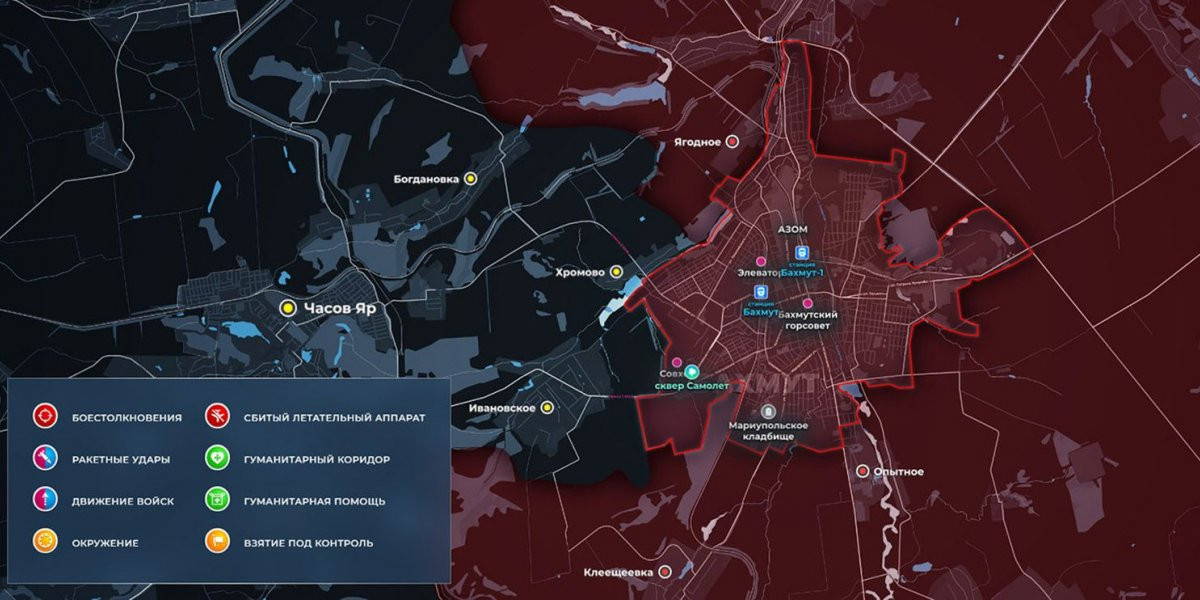Select the Гуманитарный коридор legend icon
The width and height of the screenshot is (1200, 600).
215,459
